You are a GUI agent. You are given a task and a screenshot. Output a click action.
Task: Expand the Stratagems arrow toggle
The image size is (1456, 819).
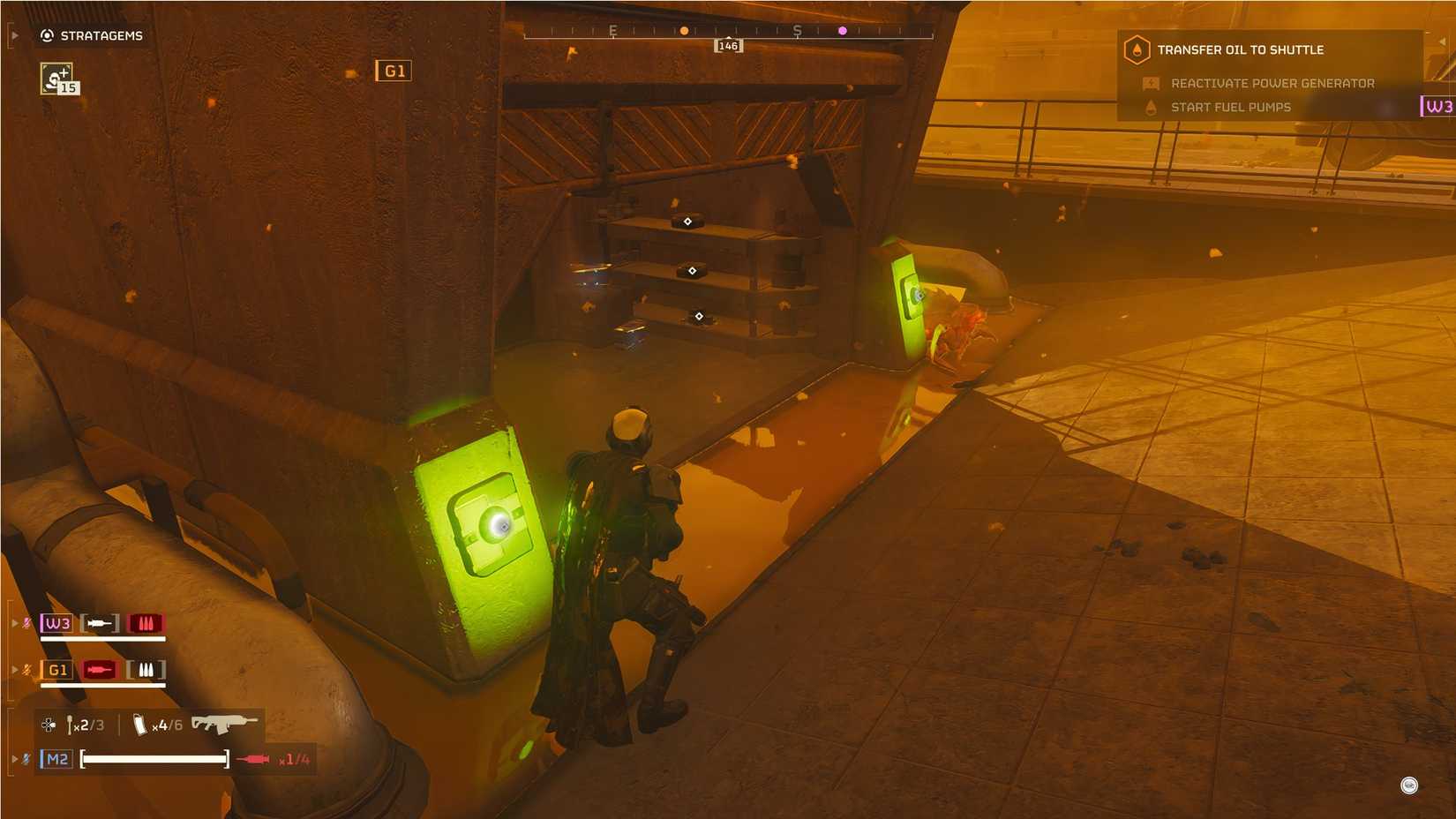coord(14,35)
